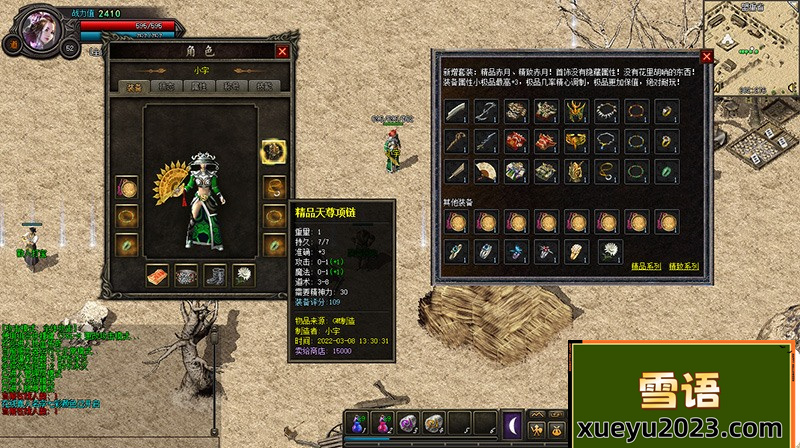Open the 精致系列 link
The height and width of the screenshot is (448, 800).
click(684, 267)
